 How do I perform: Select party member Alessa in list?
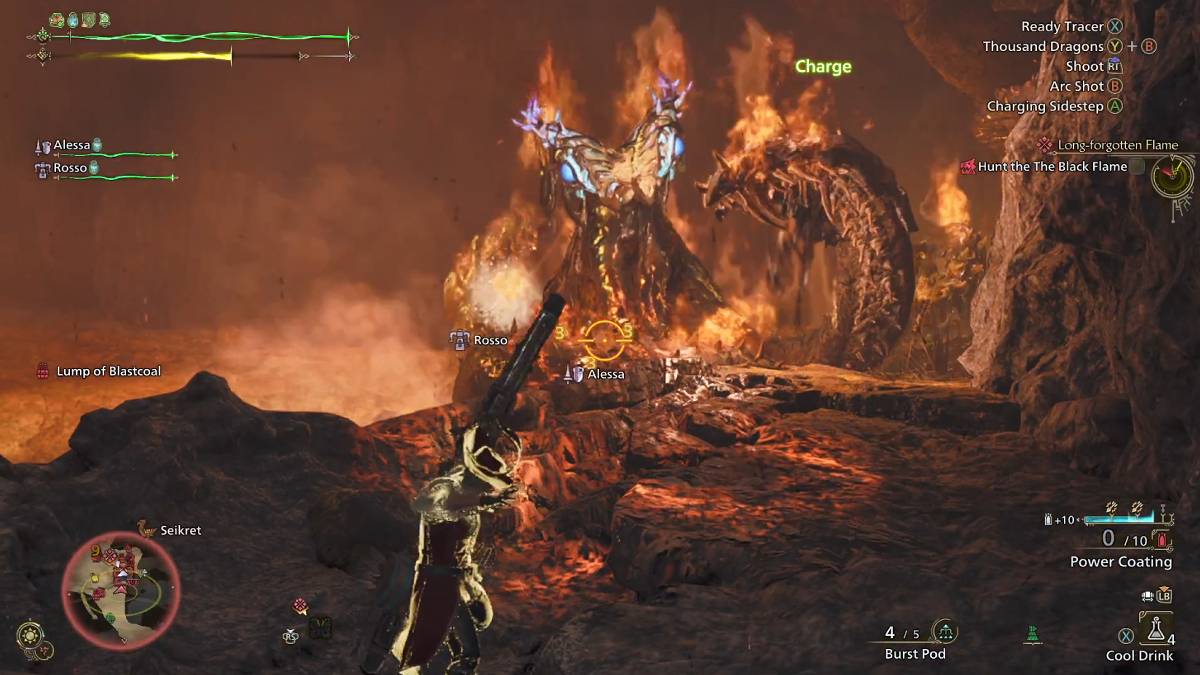pyautogui.click(x=71, y=146)
